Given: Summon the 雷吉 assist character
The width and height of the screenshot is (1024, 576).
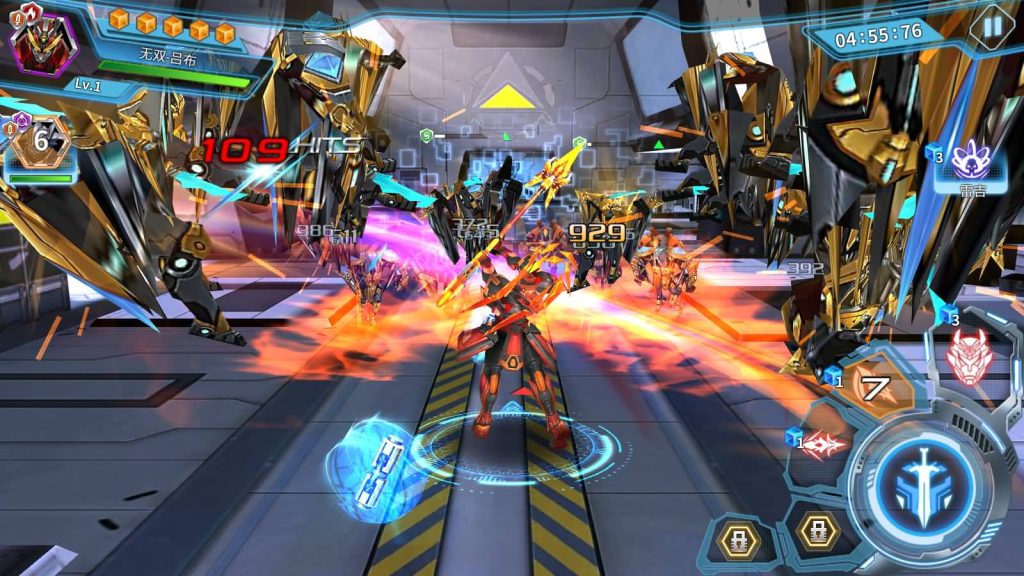Looking at the screenshot, I should [x=967, y=163].
